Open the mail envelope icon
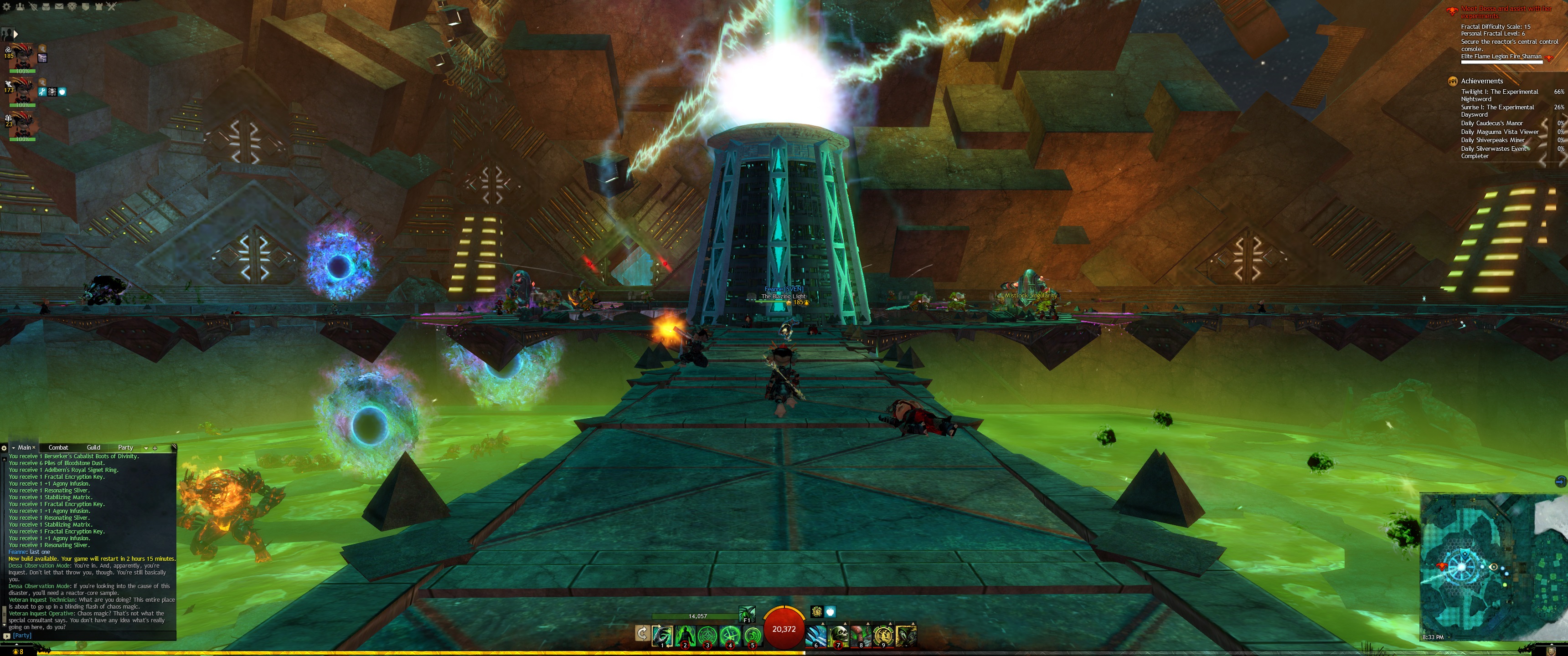The image size is (1568, 656). pyautogui.click(x=59, y=7)
